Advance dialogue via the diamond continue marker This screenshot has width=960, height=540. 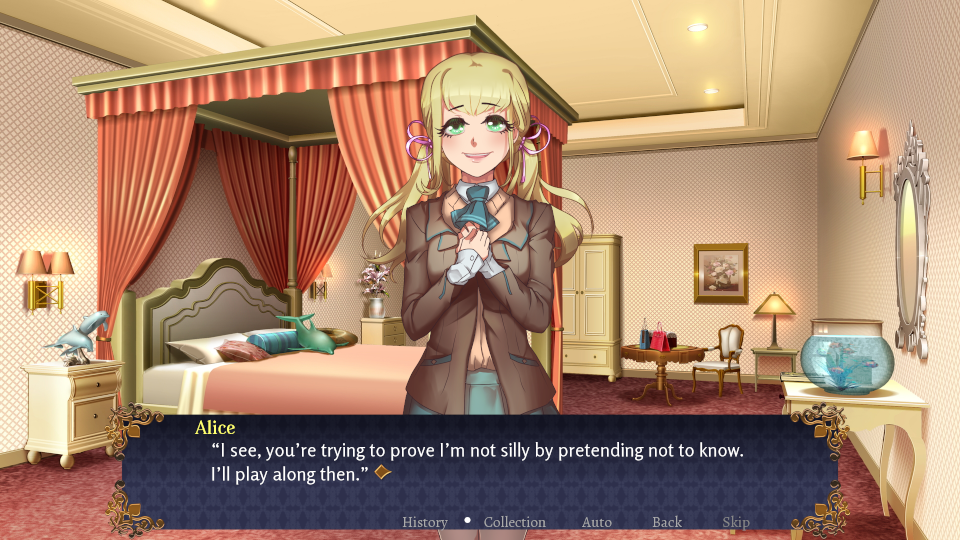381,472
